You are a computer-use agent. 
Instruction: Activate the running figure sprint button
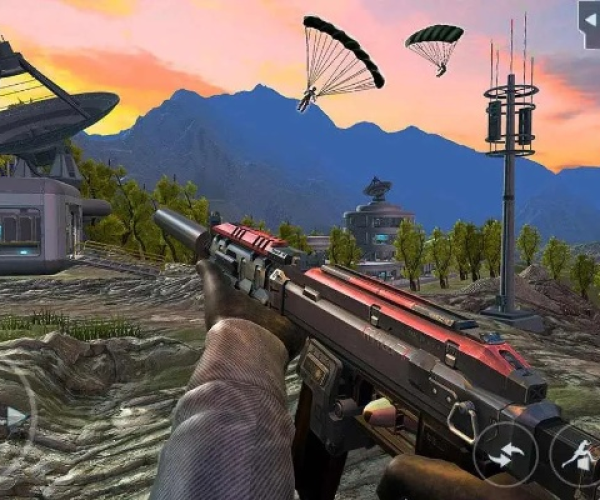578,455
